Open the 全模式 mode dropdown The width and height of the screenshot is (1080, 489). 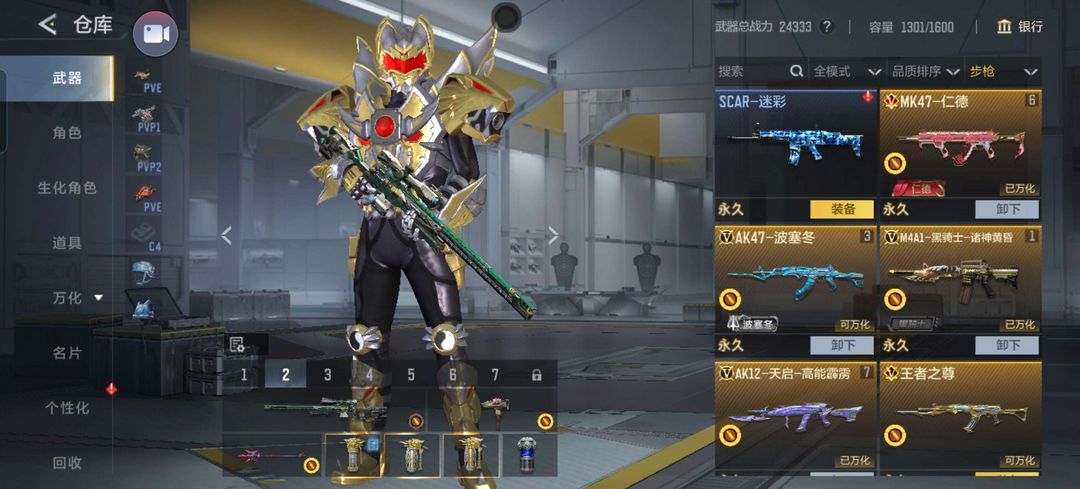[x=846, y=71]
